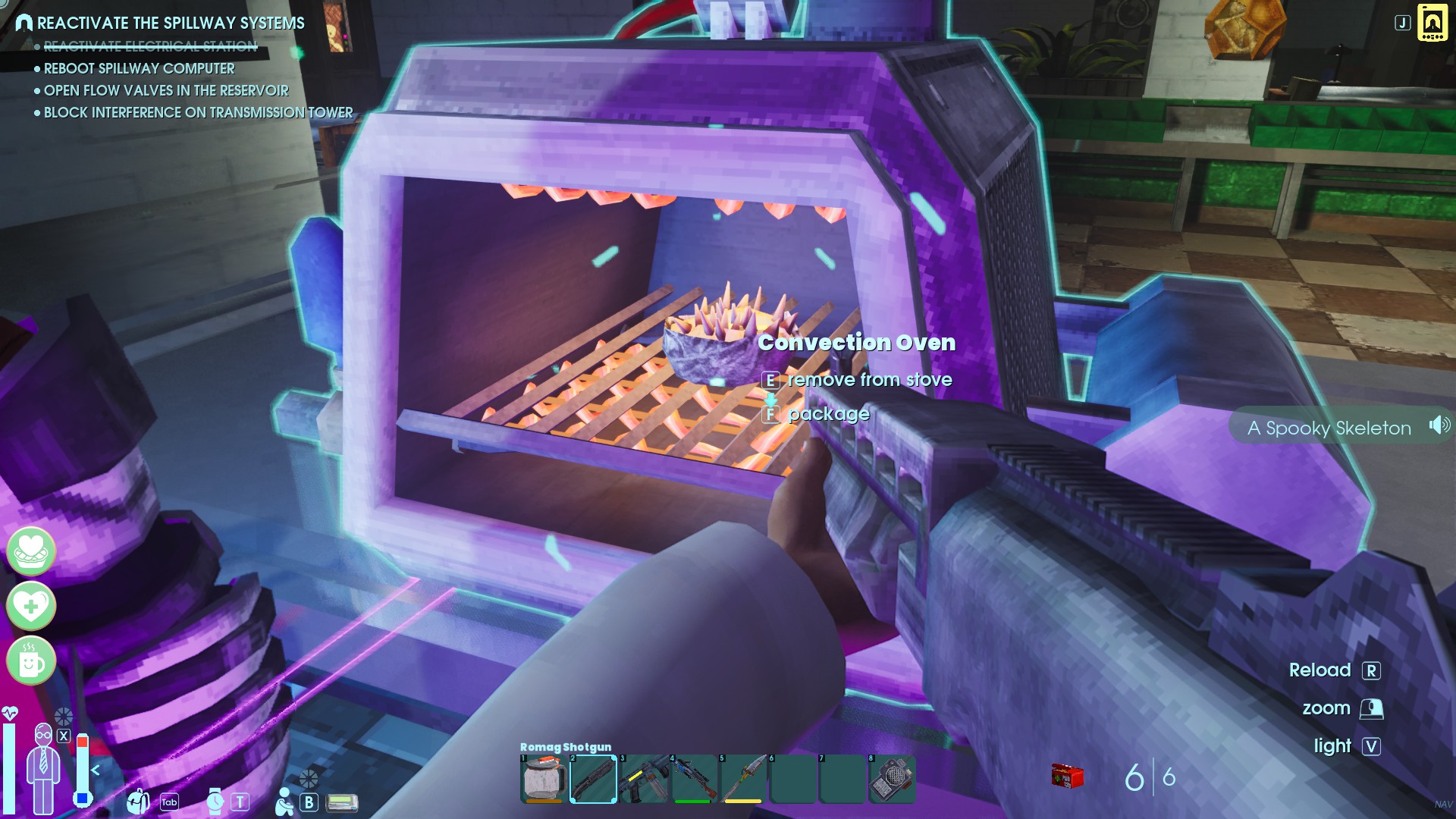
Task: Click the sitting person icon
Action: (284, 802)
